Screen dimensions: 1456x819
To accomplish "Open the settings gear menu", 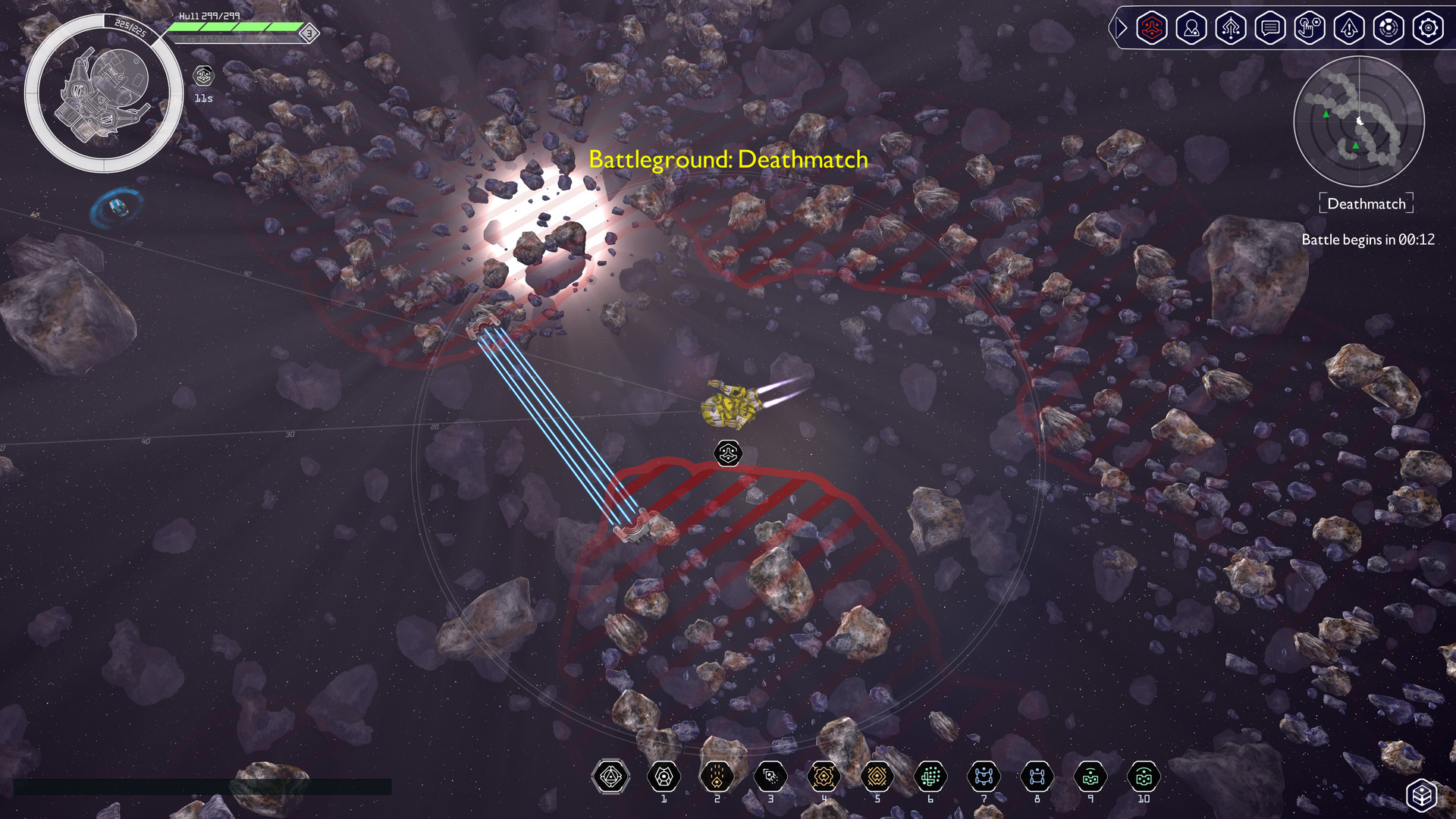I will pos(1428,28).
